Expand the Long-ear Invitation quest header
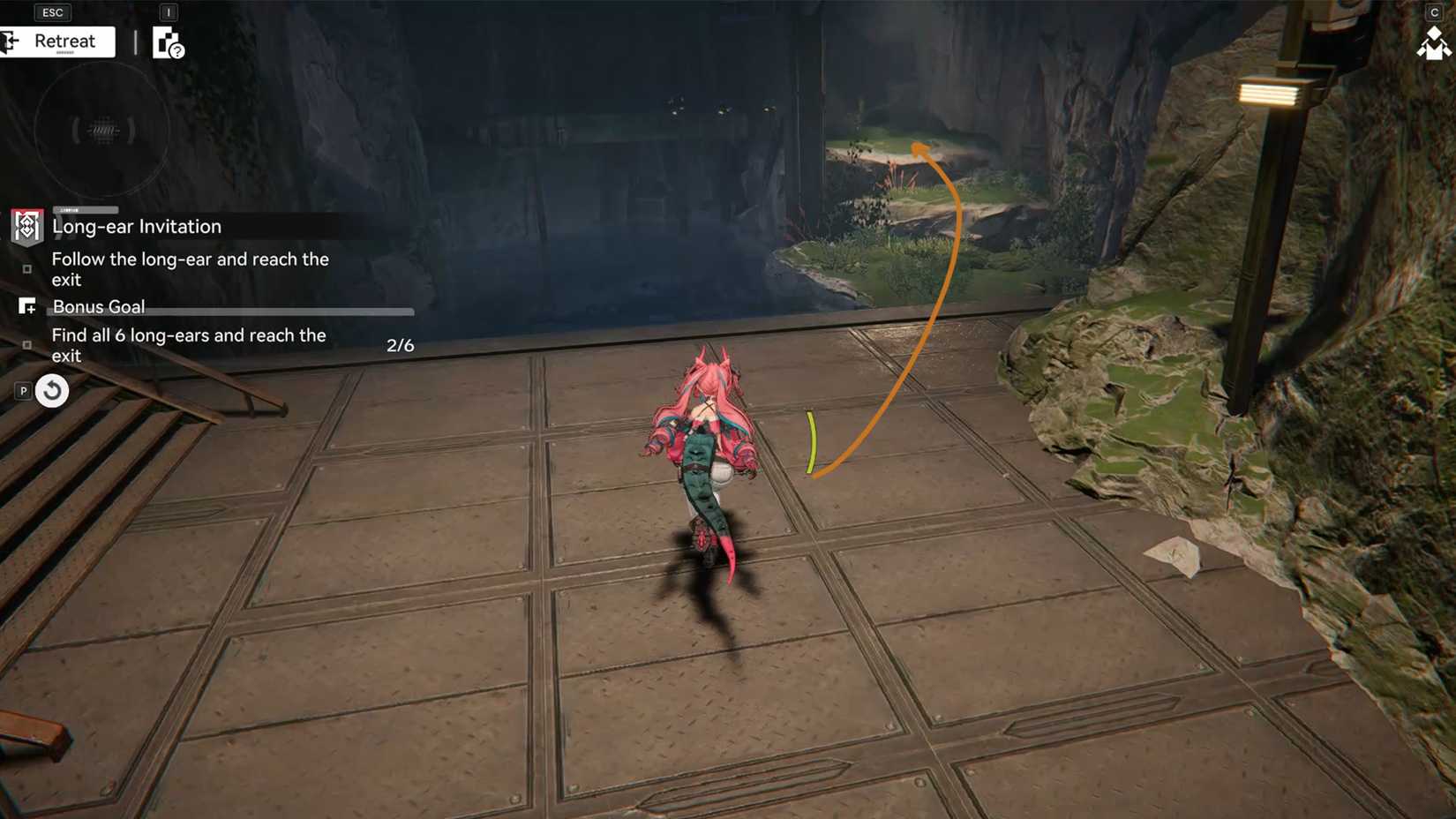Image resolution: width=1456 pixels, height=819 pixels. (x=137, y=226)
